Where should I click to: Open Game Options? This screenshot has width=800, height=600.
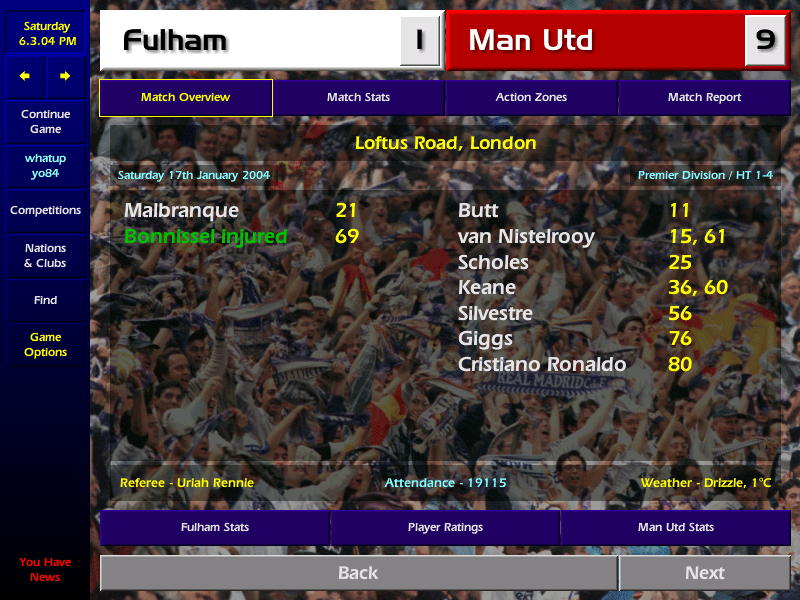pos(45,345)
